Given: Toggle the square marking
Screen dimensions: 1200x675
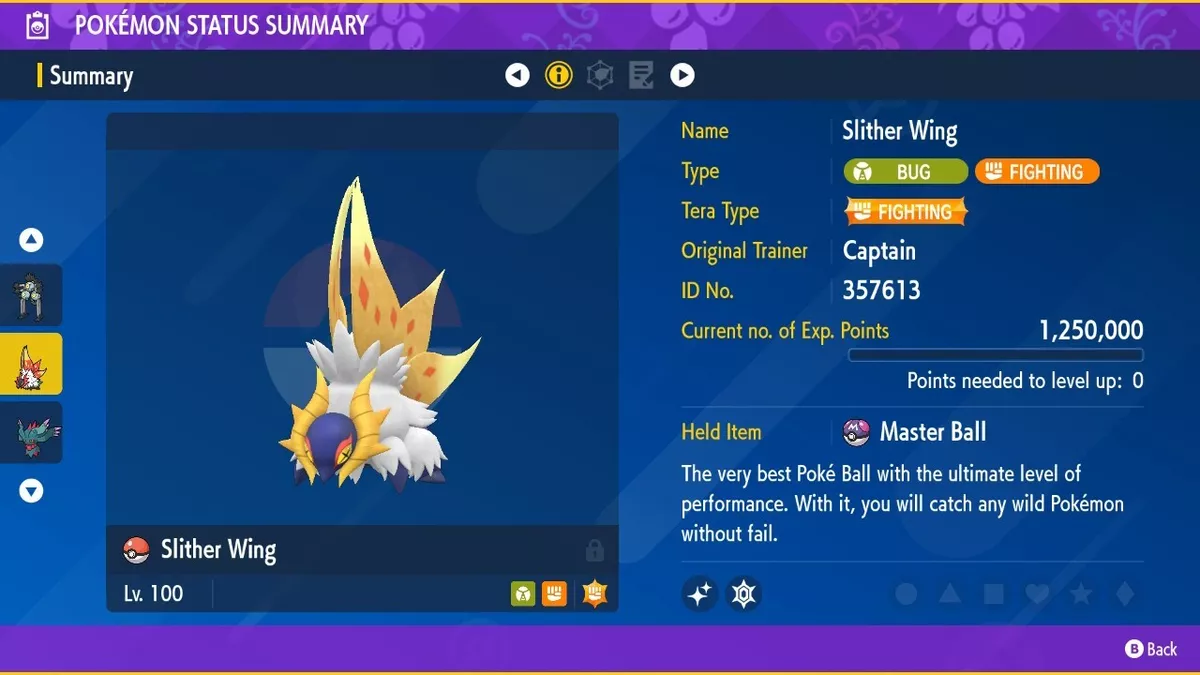Looking at the screenshot, I should pyautogui.click(x=994, y=594).
